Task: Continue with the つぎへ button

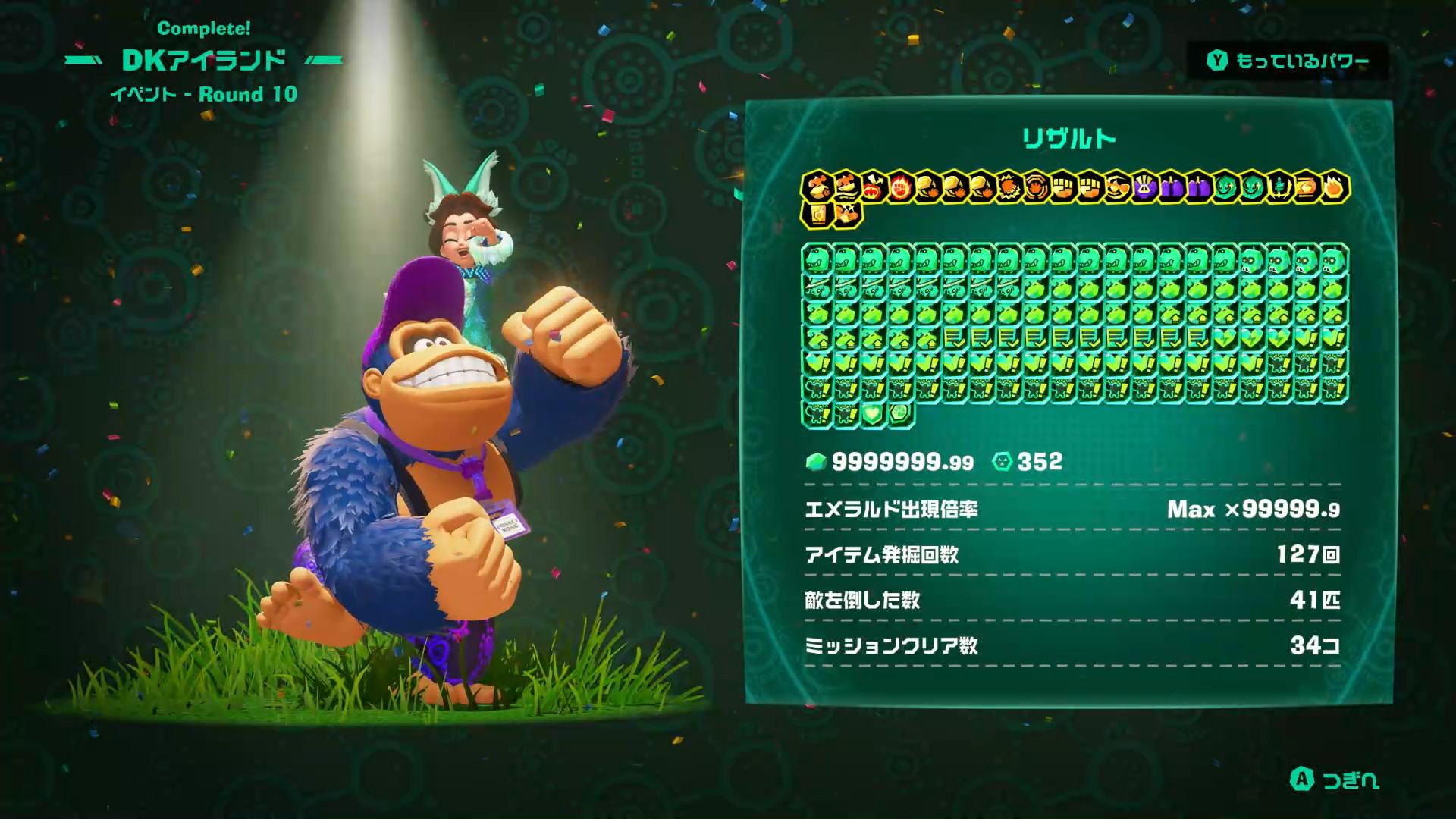Action: [x=1335, y=780]
